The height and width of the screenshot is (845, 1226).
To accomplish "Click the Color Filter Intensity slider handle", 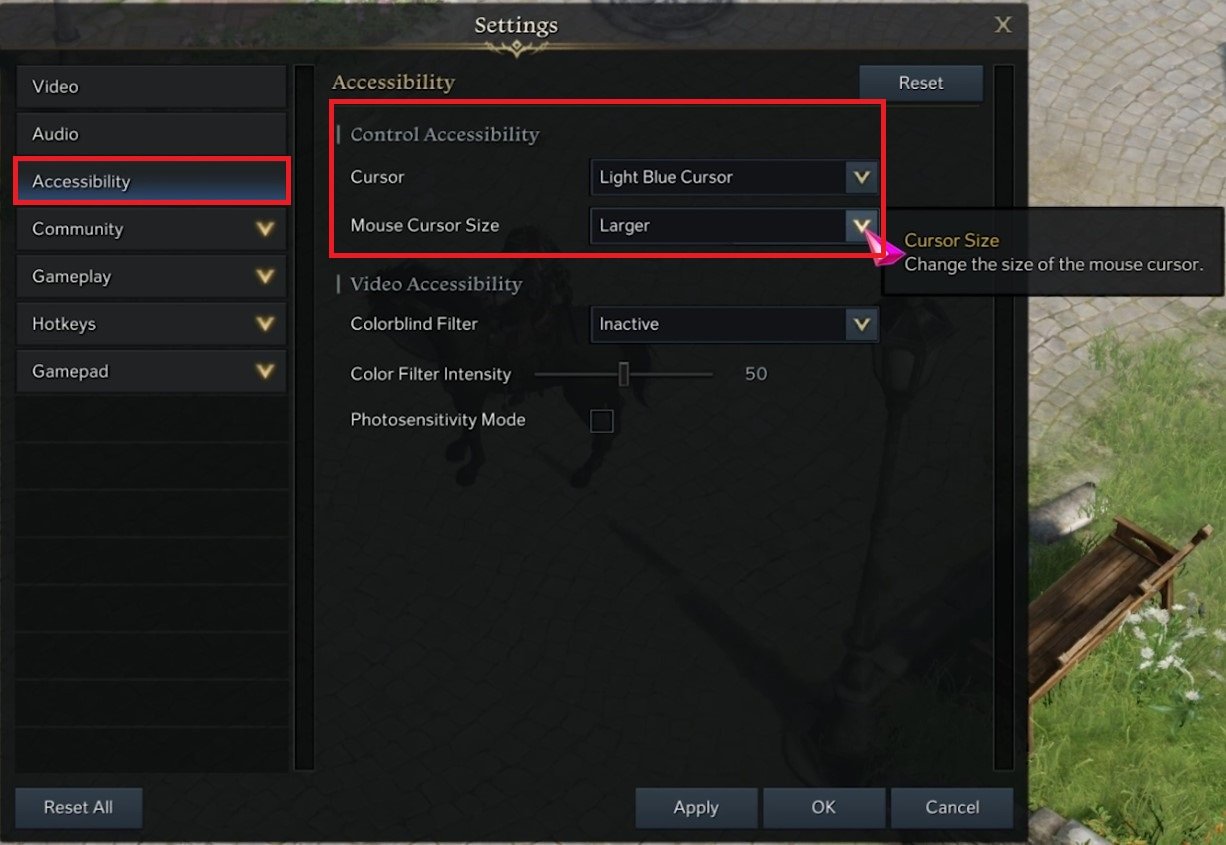I will click(624, 374).
